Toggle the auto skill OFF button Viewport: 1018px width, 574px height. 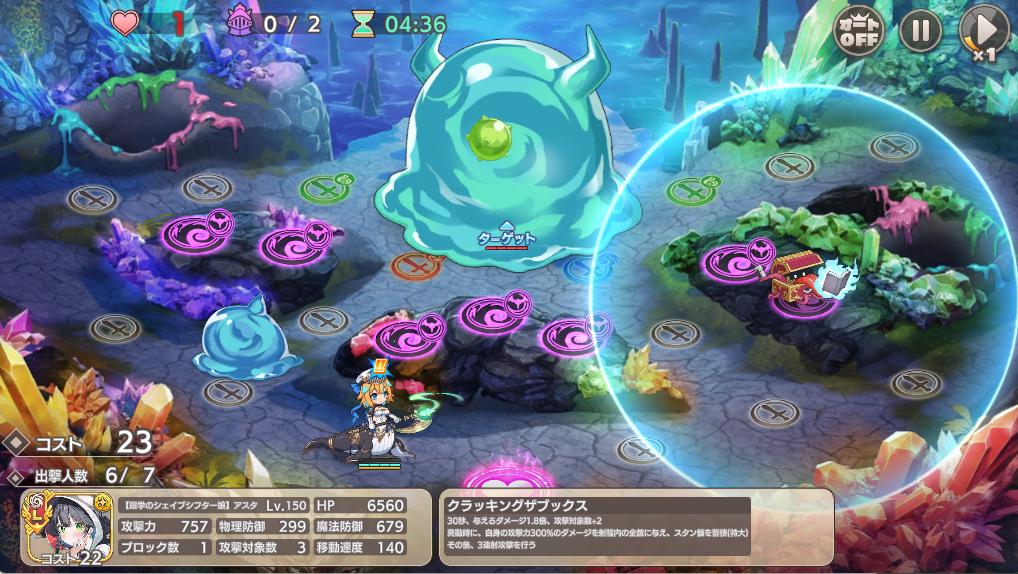click(859, 30)
